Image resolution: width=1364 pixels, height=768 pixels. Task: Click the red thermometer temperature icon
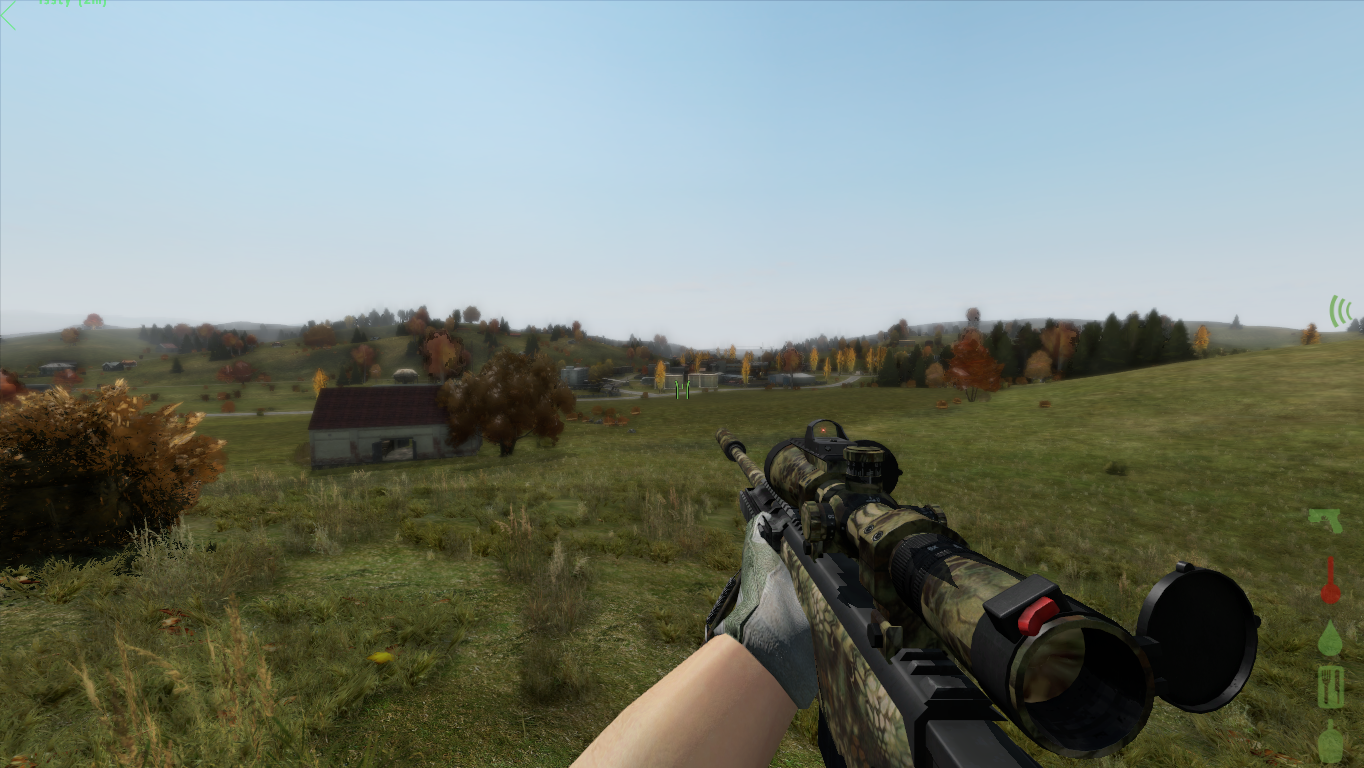(x=1329, y=581)
